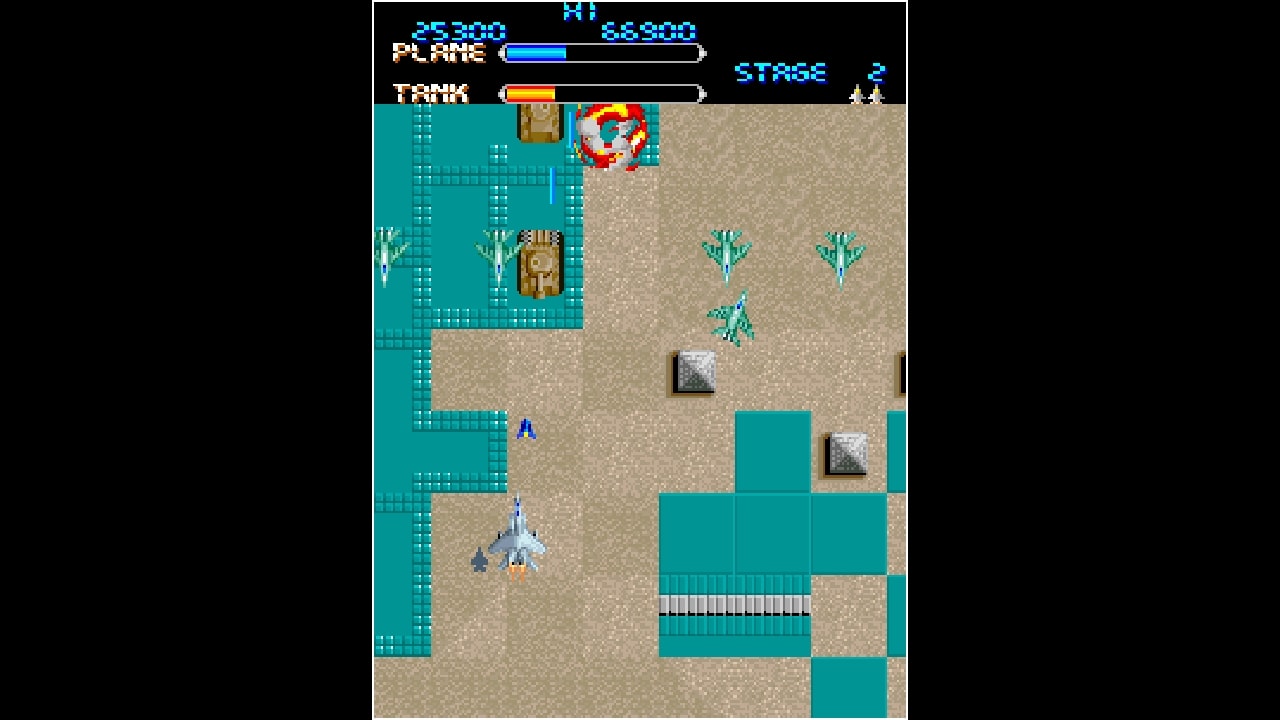Select the blue power-up item above the player

pos(527,430)
